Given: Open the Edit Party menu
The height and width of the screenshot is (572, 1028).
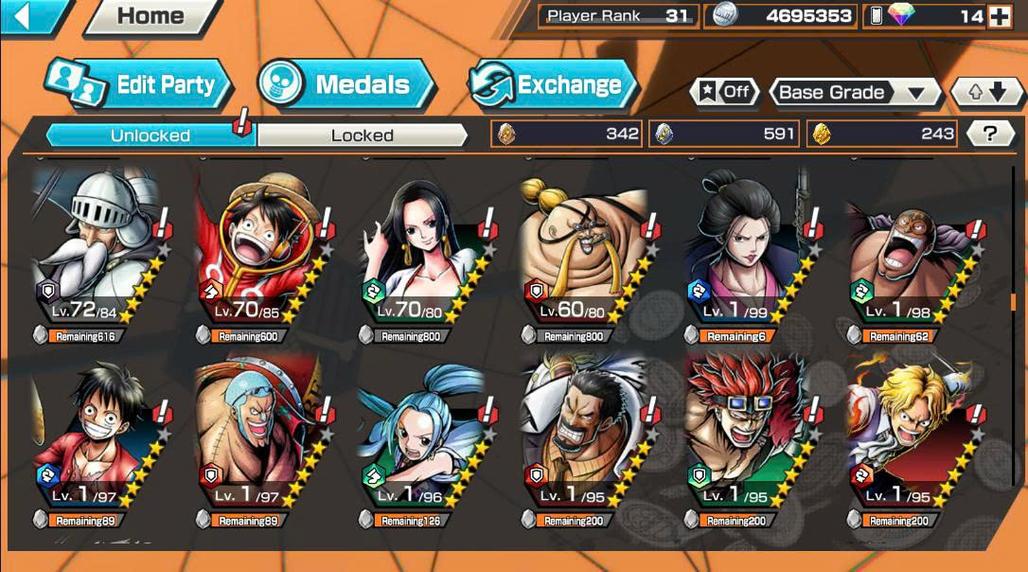Looking at the screenshot, I should pyautogui.click(x=140, y=85).
